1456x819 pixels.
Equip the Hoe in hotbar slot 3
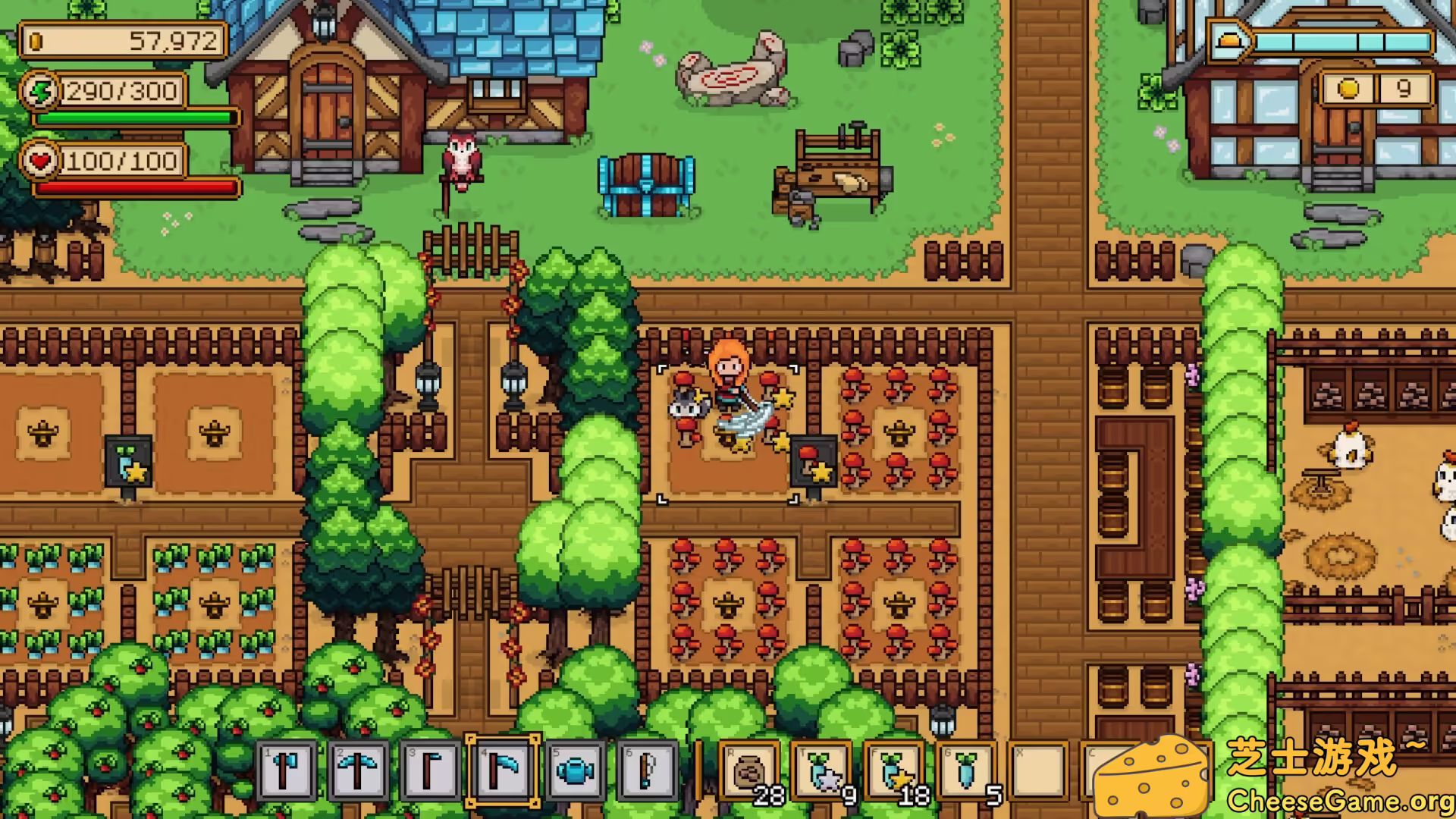pos(432,773)
